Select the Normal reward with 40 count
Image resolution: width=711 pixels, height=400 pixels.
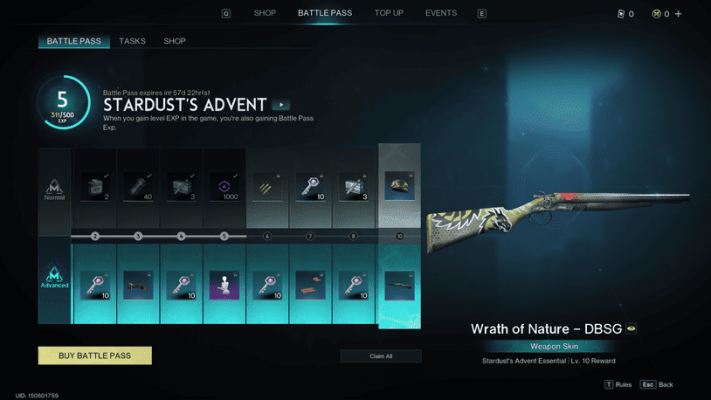coord(139,186)
